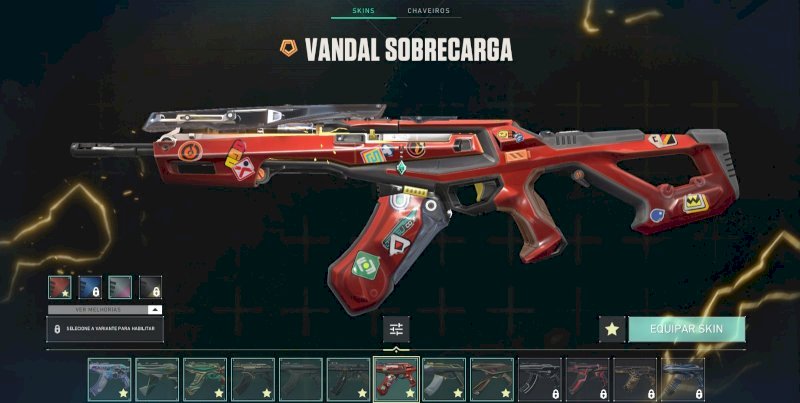Select the red variant swatch
This screenshot has height=403, width=800.
click(x=59, y=287)
